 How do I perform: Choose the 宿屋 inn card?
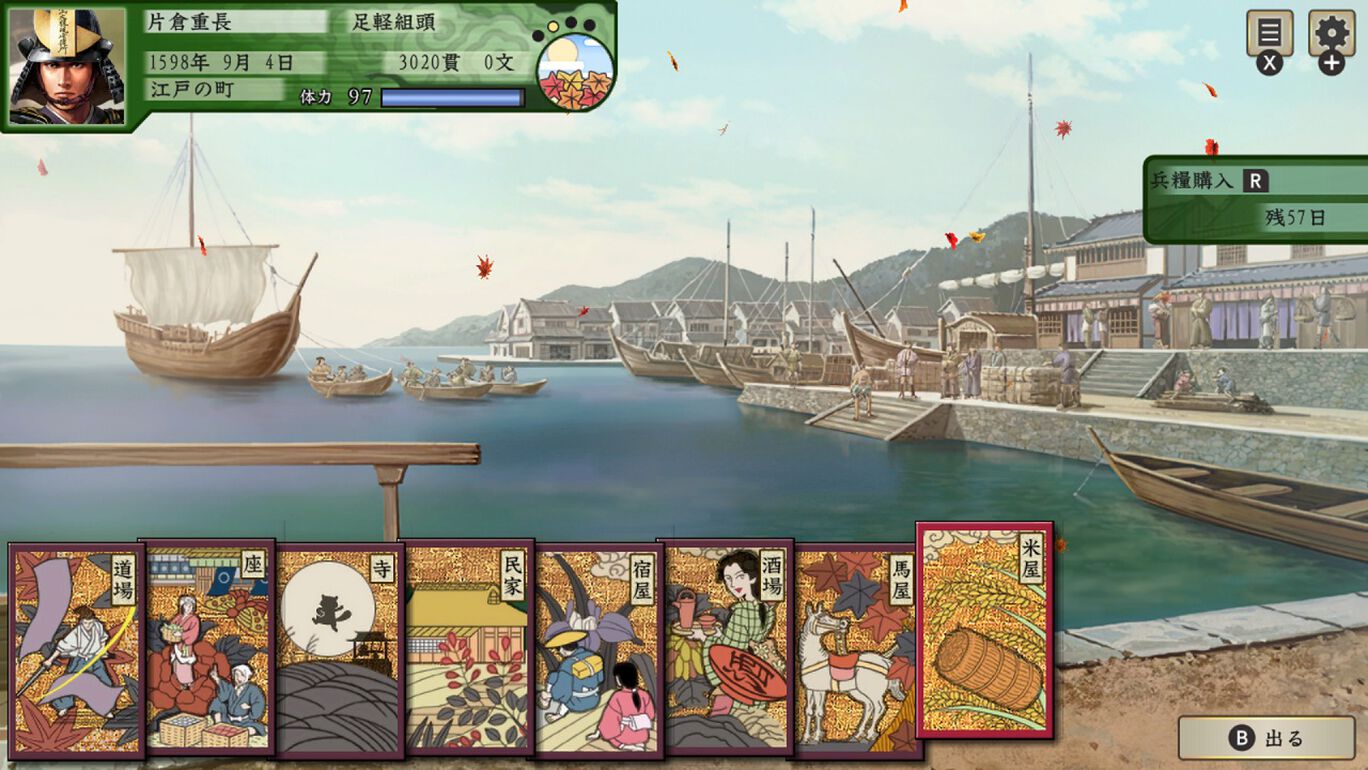click(598, 650)
